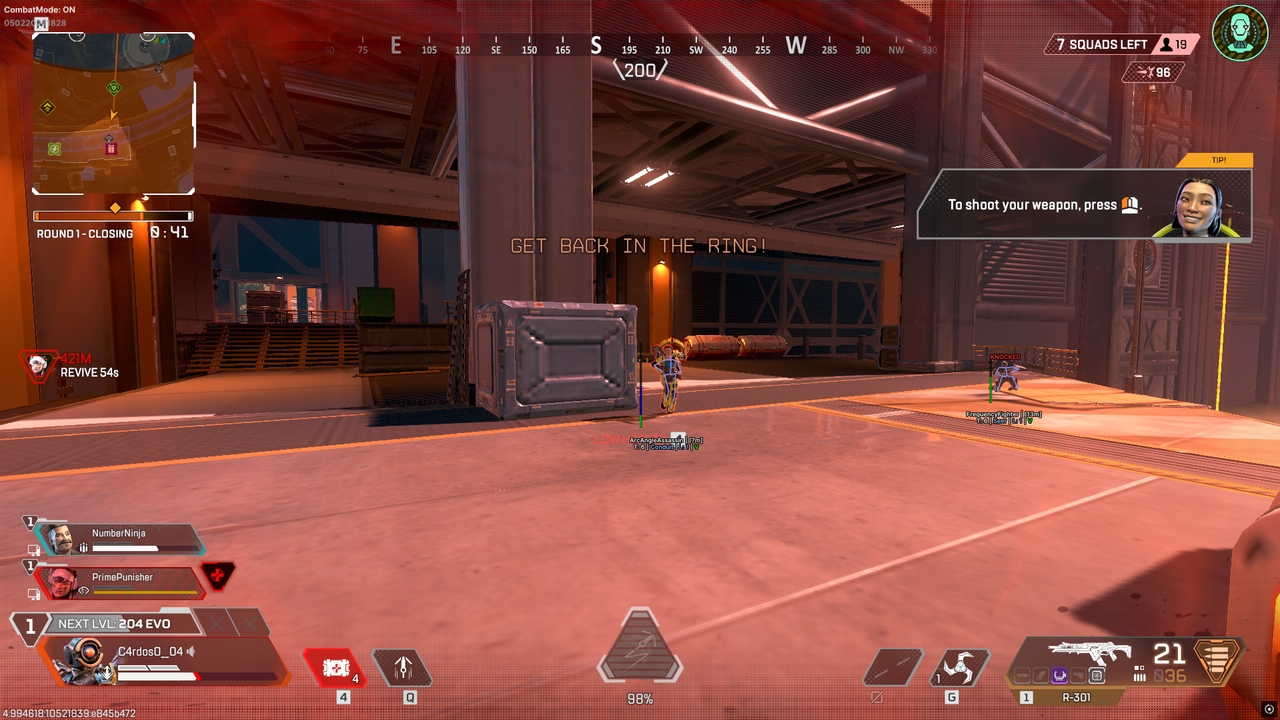Expand the minimap in the top left

click(x=113, y=113)
